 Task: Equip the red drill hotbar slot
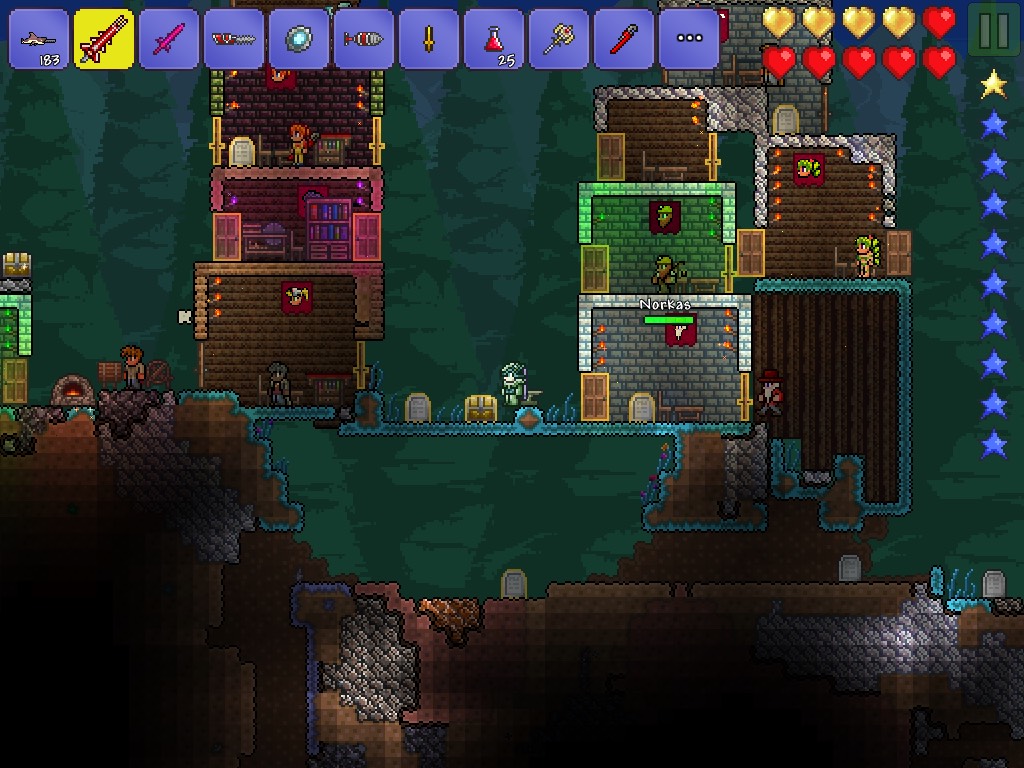coord(364,39)
